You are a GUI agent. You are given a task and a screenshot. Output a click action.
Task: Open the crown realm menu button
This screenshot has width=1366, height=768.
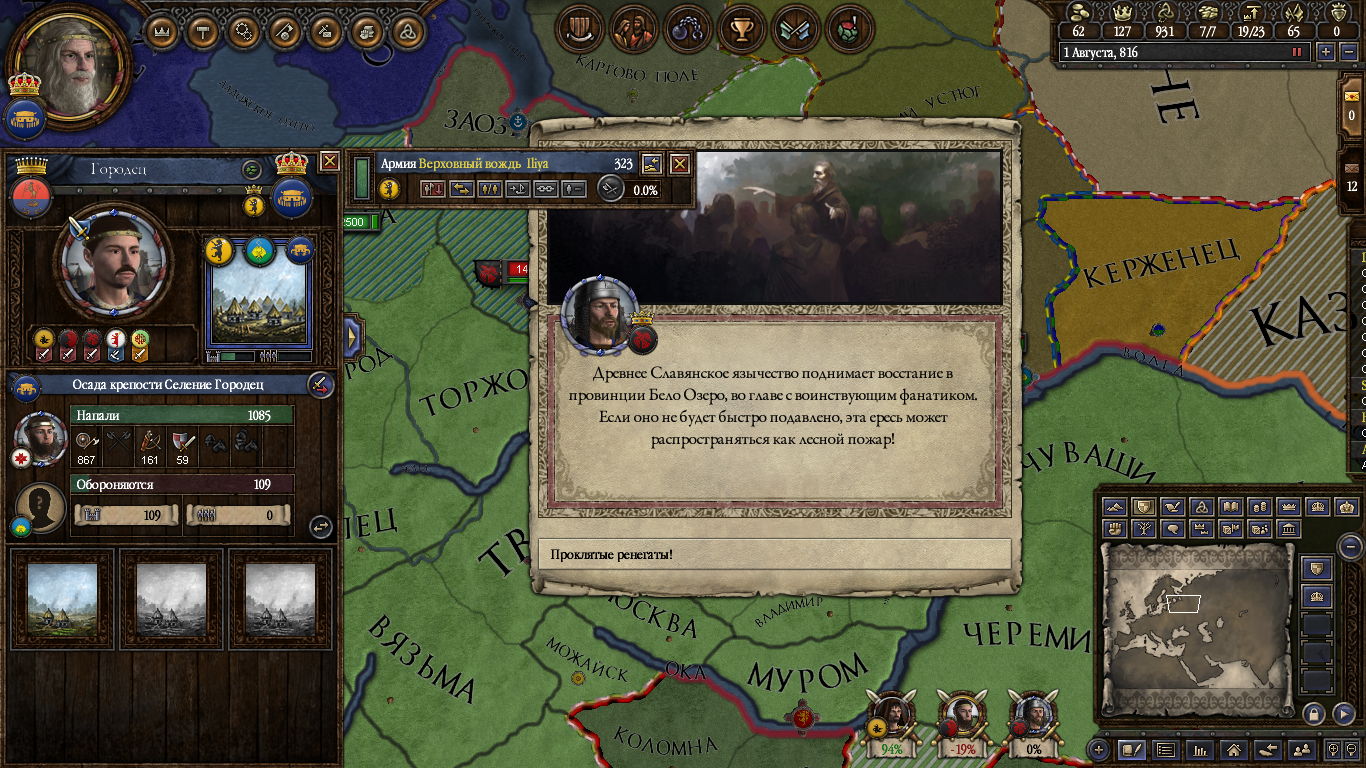[162, 31]
